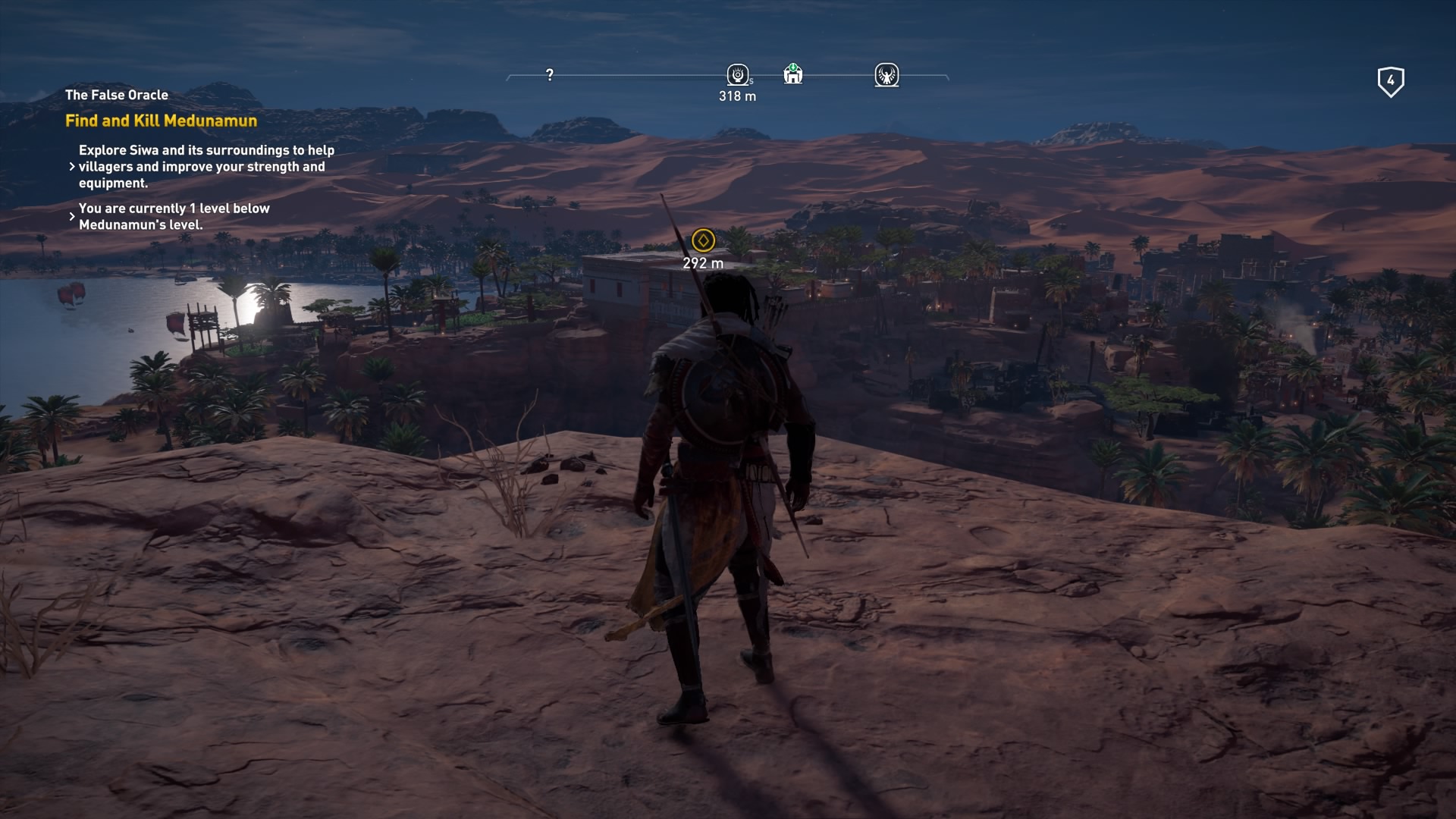Click the compass marker showing 318 m
The height and width of the screenshot is (819, 1456).
pos(737,74)
